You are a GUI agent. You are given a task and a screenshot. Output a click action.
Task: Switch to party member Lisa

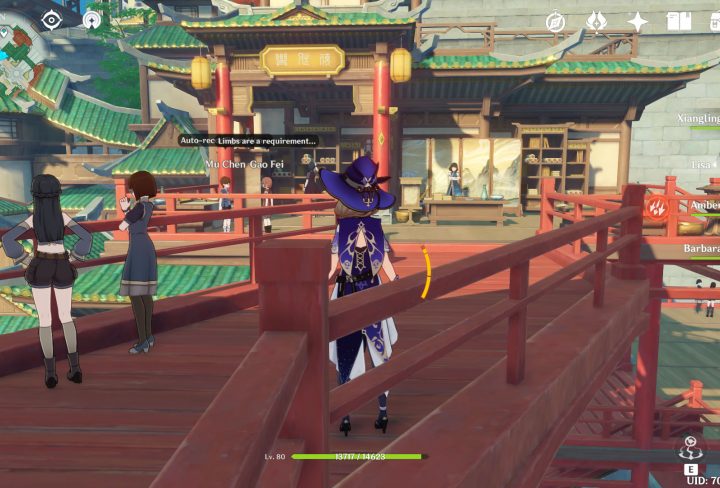pos(704,163)
